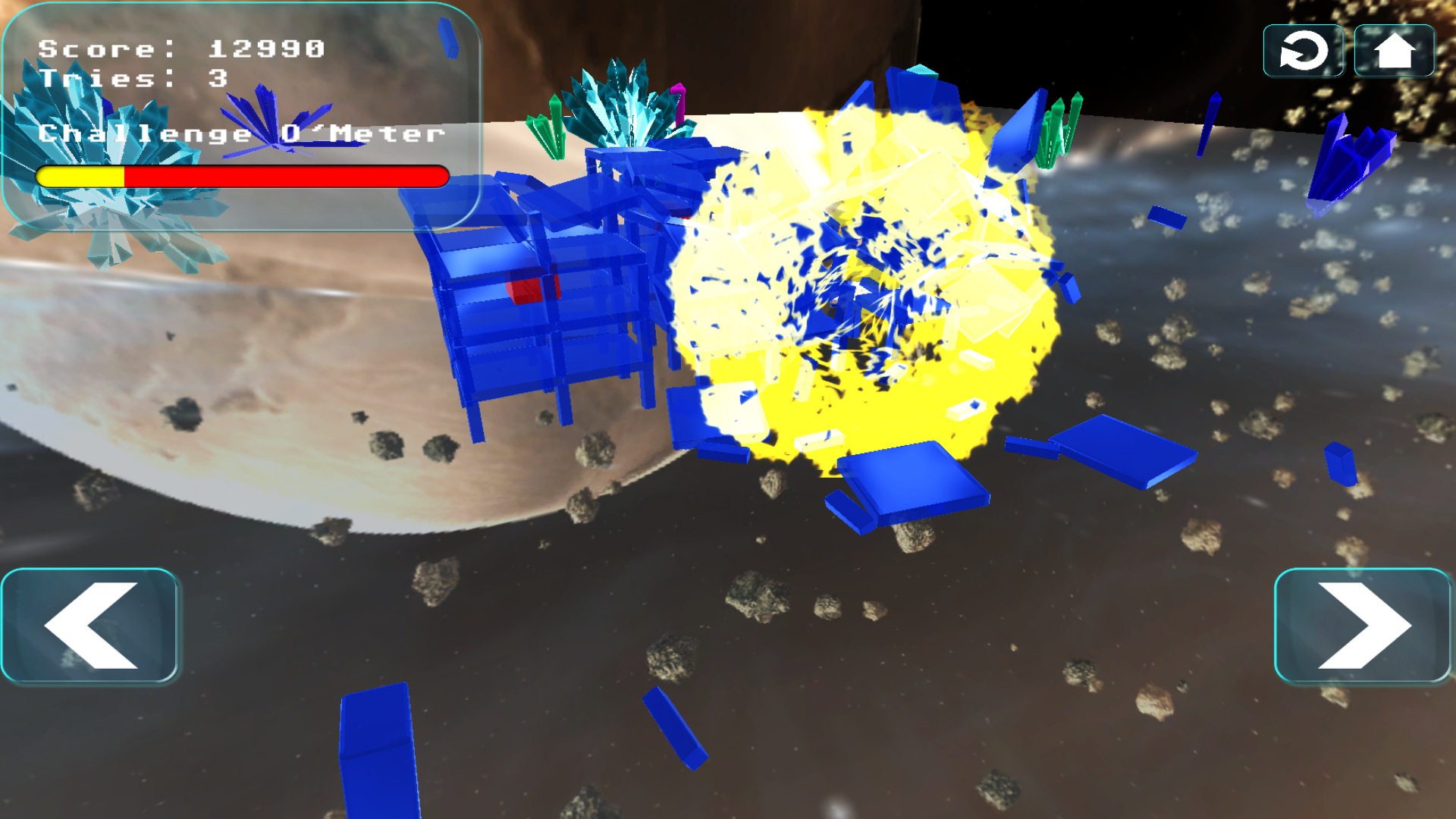Viewport: 1456px width, 819px height.
Task: Select the Score: 12990 text
Action: pos(182,49)
